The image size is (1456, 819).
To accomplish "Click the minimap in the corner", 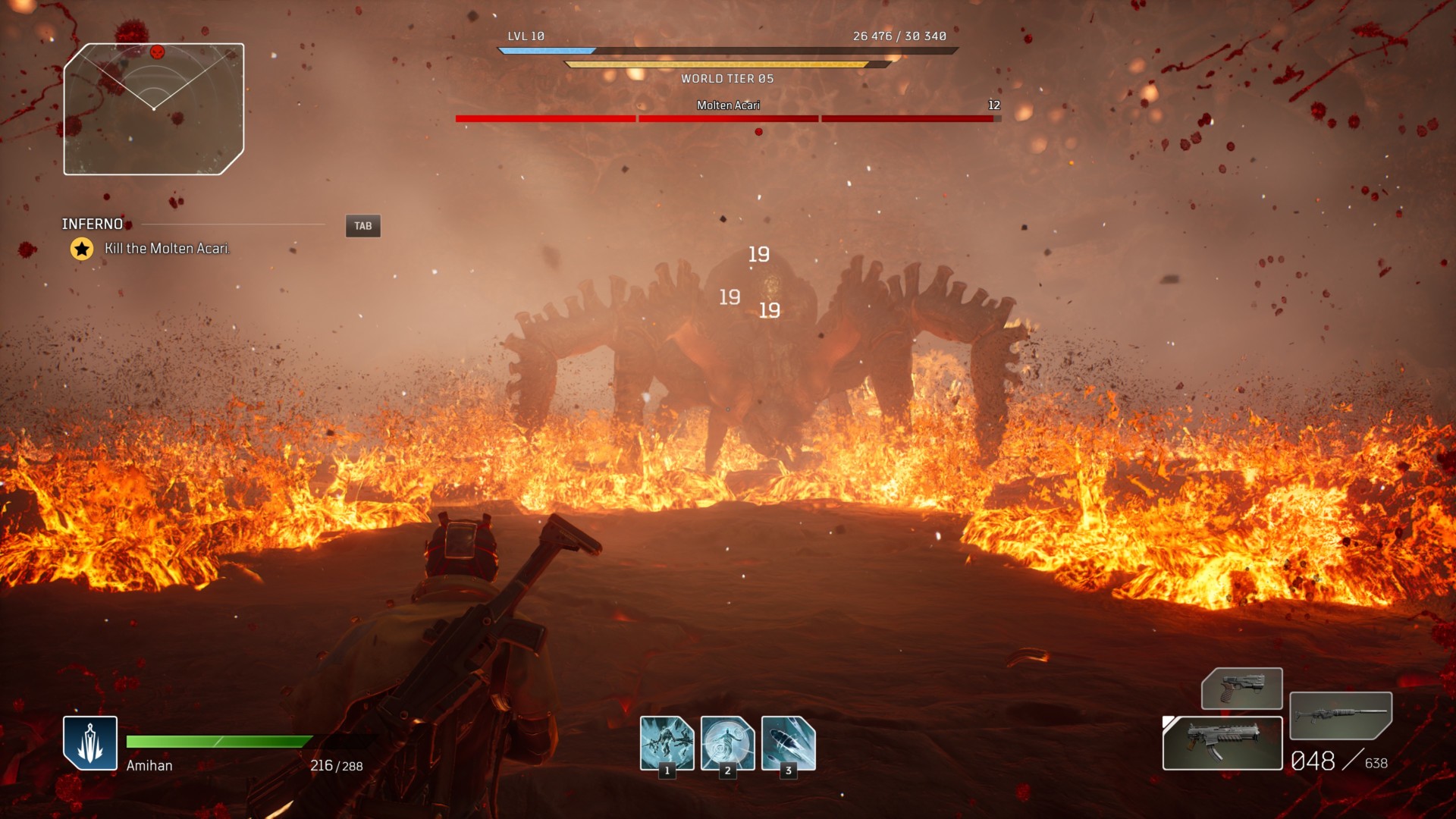I will coord(154,109).
